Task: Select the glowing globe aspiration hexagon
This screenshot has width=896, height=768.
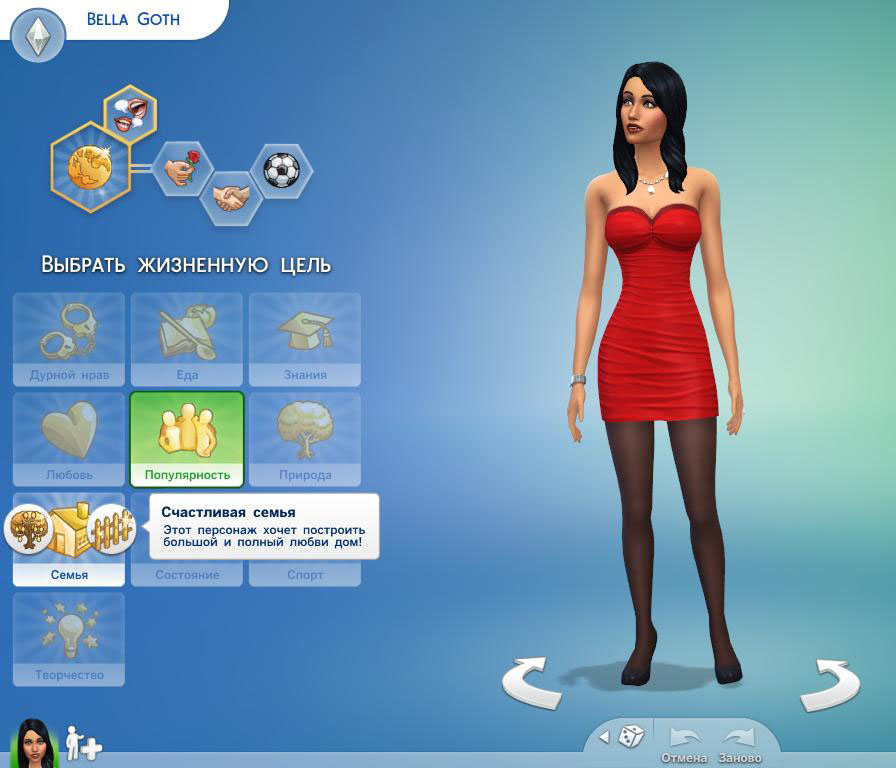Action: coord(90,166)
